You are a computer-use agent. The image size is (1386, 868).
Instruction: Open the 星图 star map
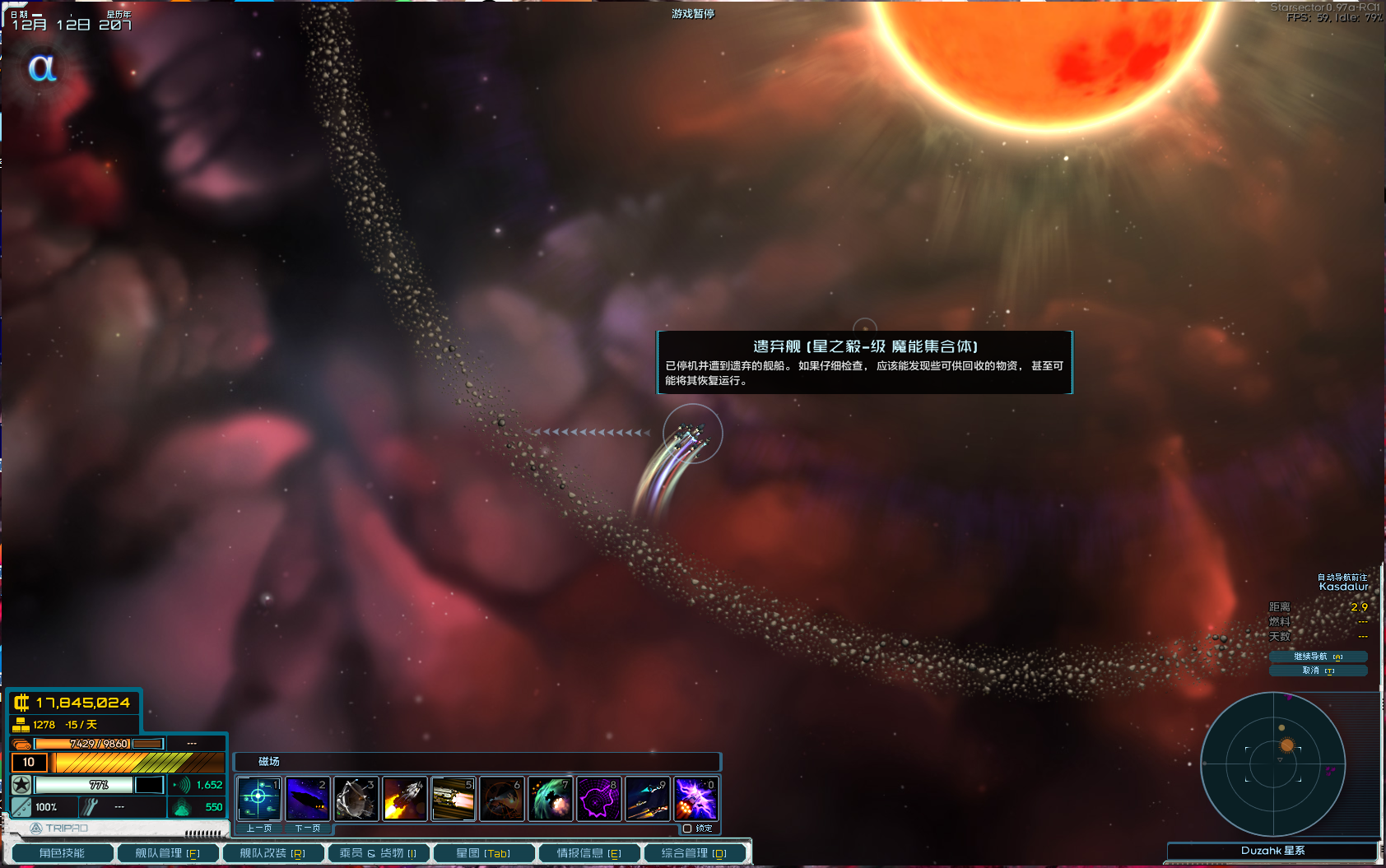483,853
